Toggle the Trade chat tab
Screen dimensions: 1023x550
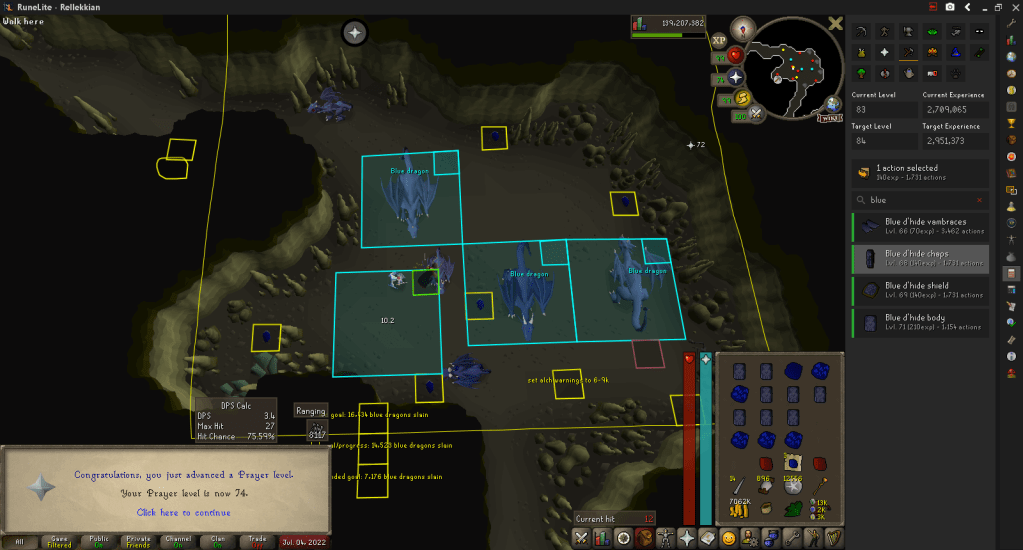[x=258, y=540]
